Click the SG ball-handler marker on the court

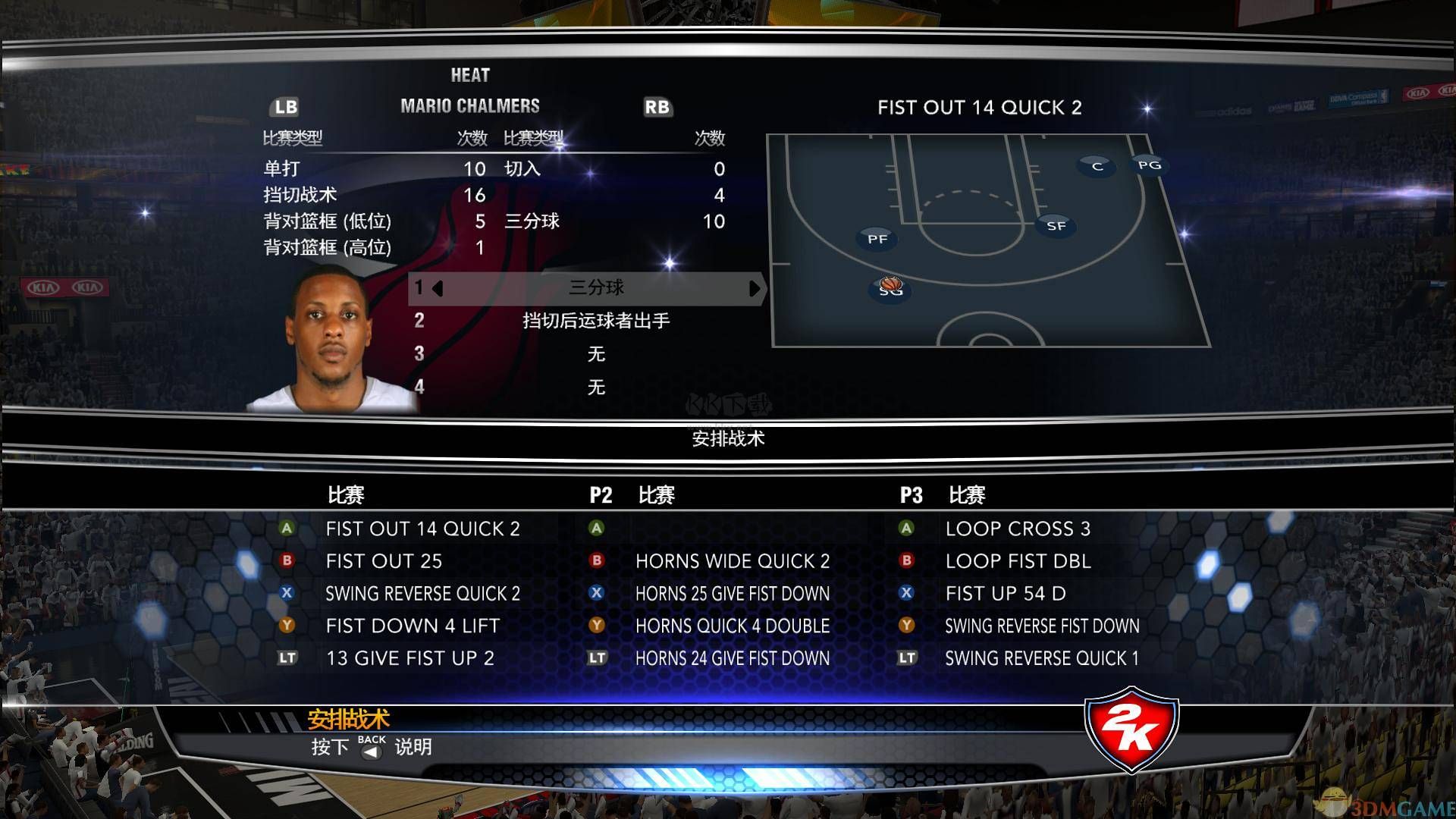click(x=888, y=289)
